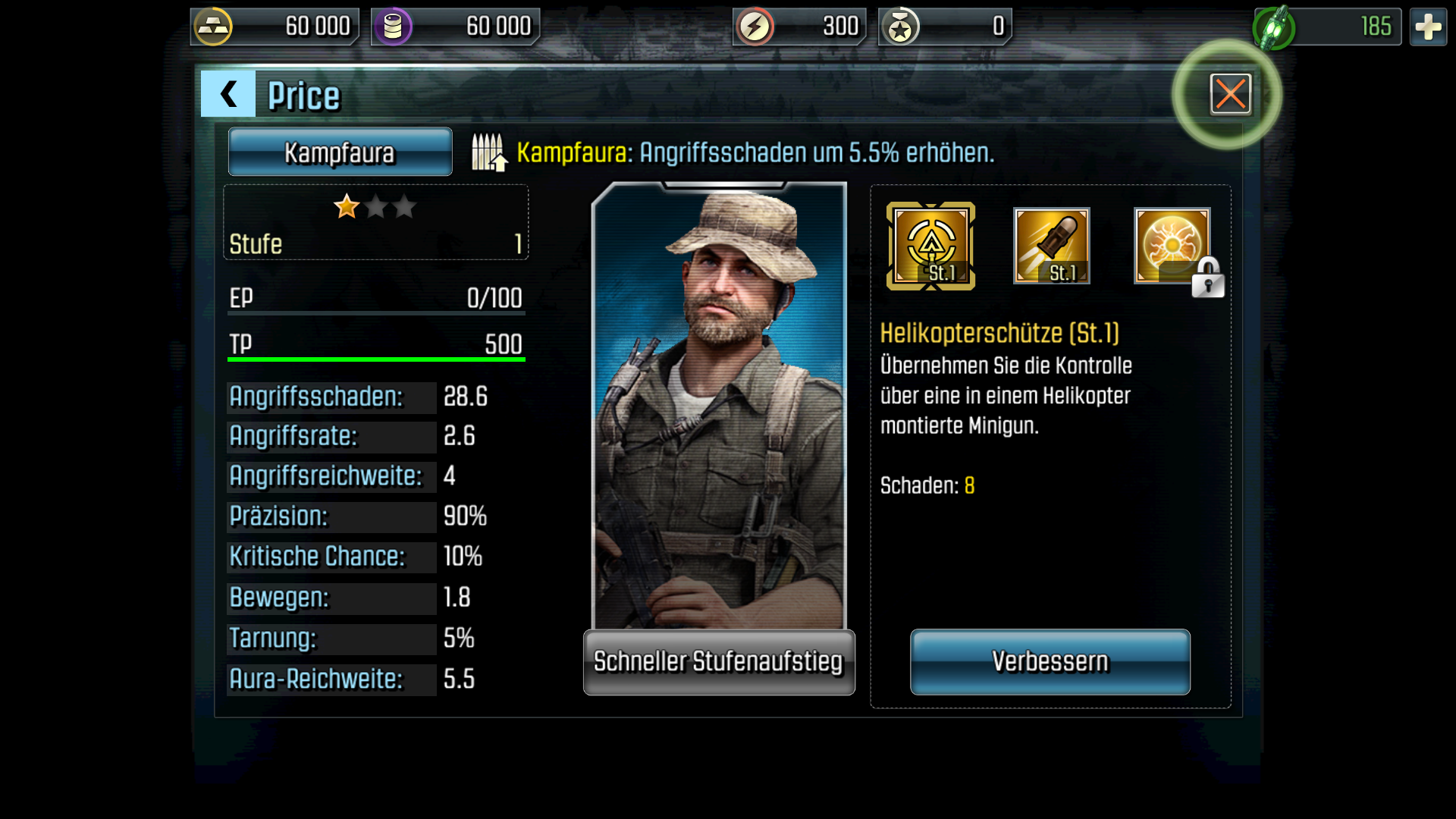
Task: Tap the Verbessern button
Action: (x=1050, y=661)
